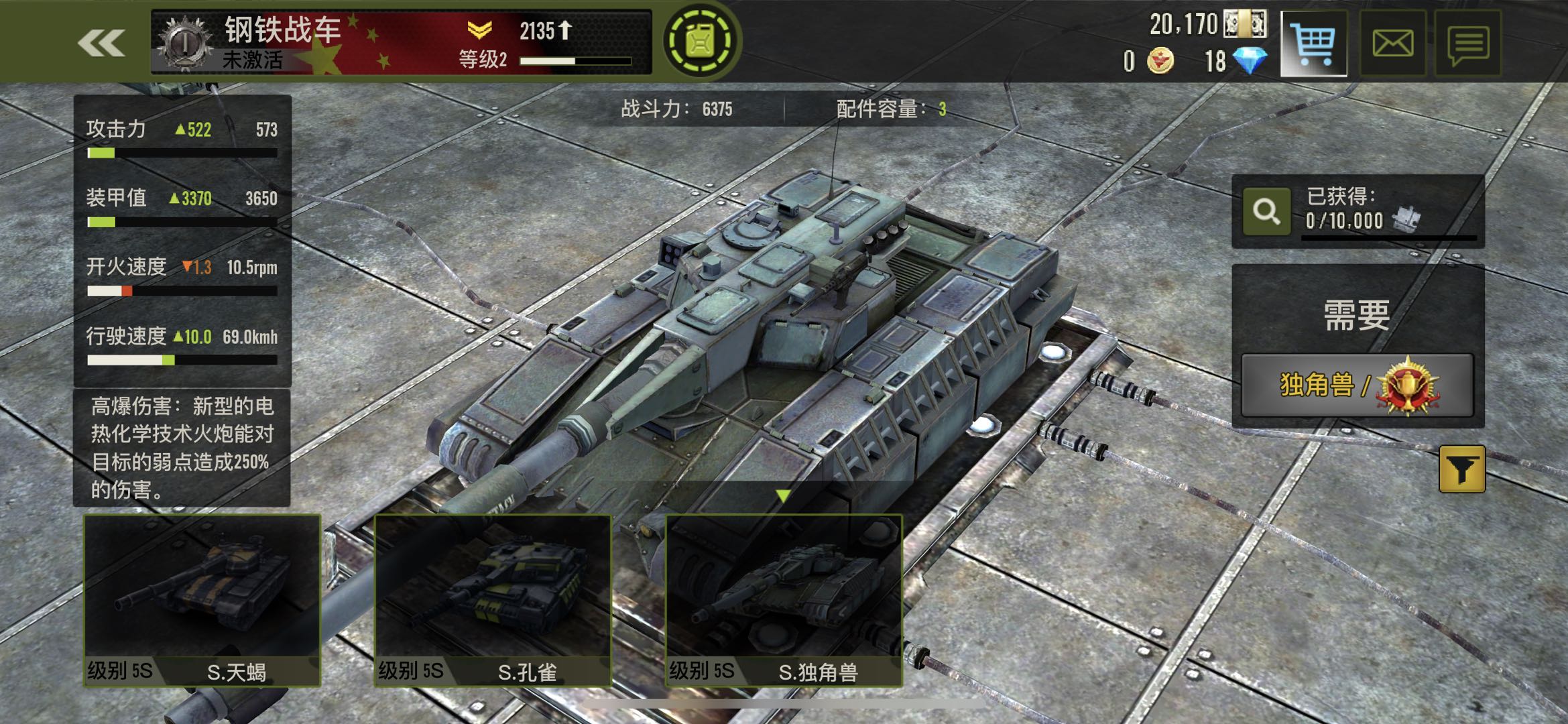
Task: Click the magnifying glass search button
Action: [x=1266, y=212]
